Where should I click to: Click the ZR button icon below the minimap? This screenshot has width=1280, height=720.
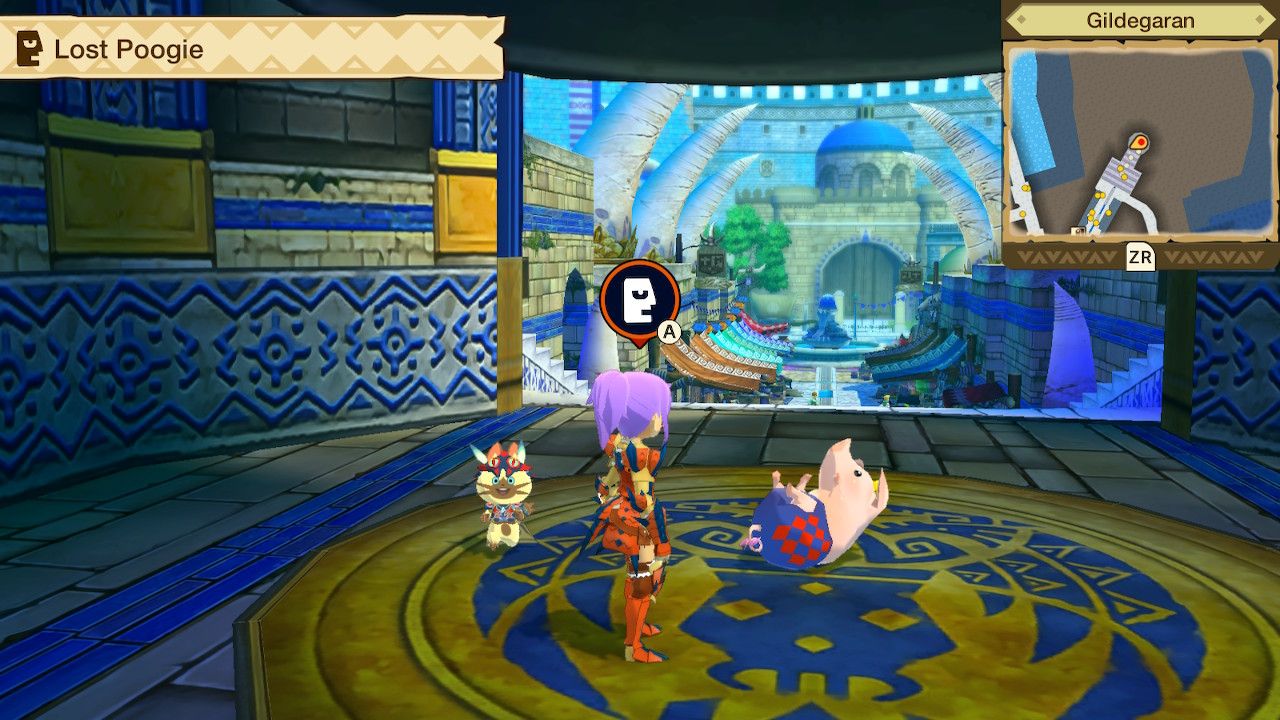(x=1141, y=255)
